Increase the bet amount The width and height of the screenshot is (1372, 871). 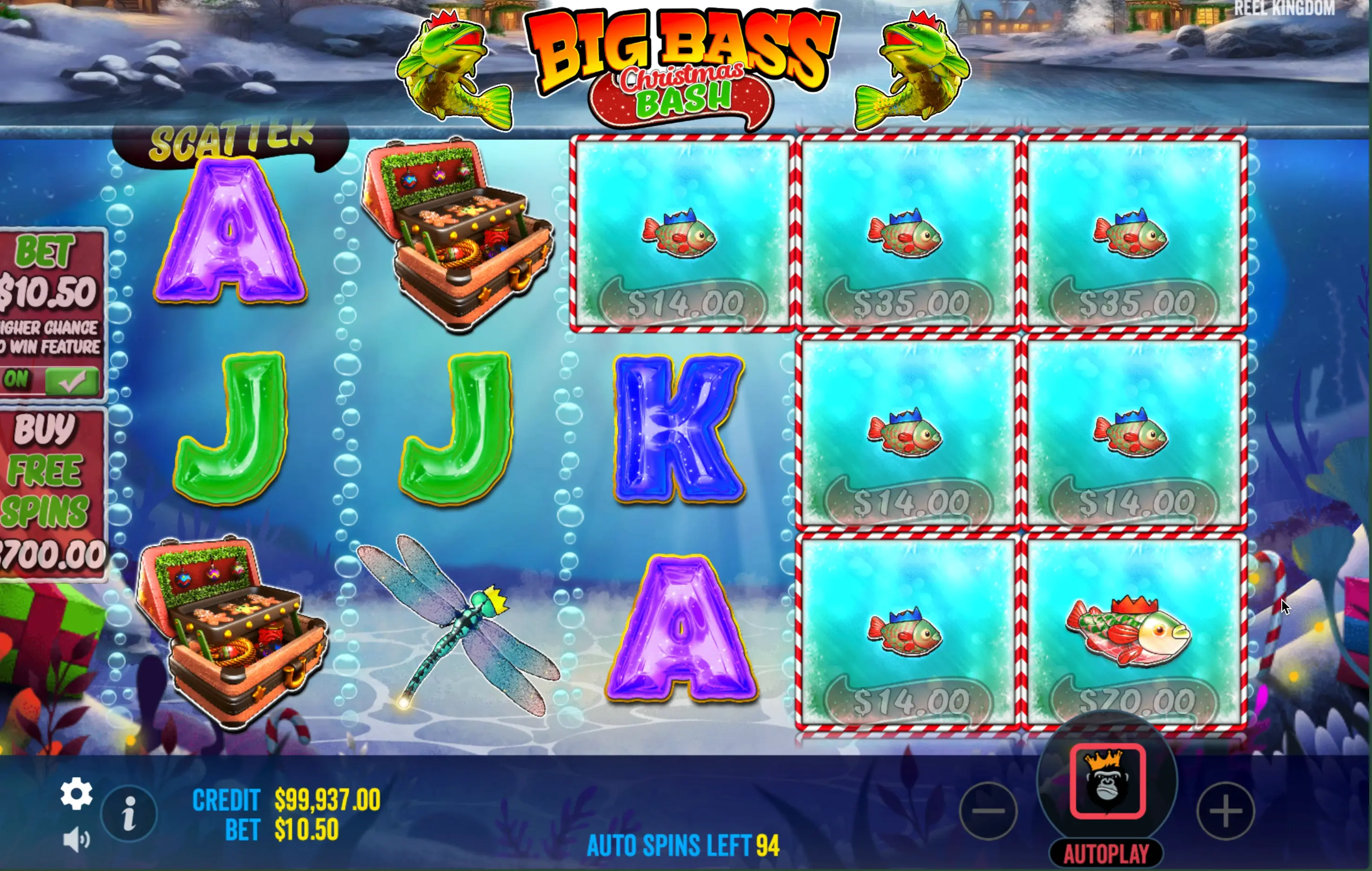coord(1225,811)
